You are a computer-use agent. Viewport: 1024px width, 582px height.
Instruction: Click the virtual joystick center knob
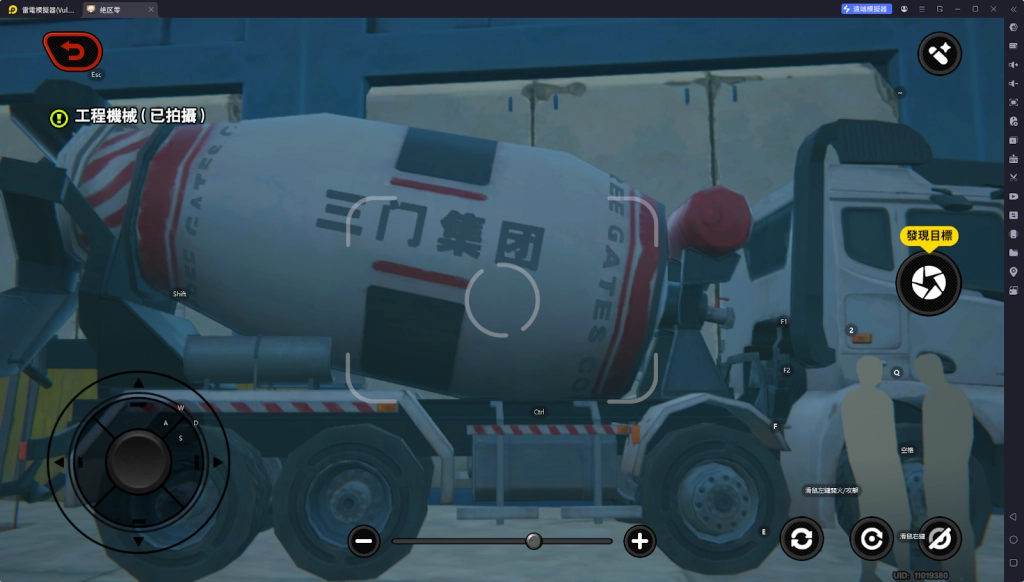point(138,459)
